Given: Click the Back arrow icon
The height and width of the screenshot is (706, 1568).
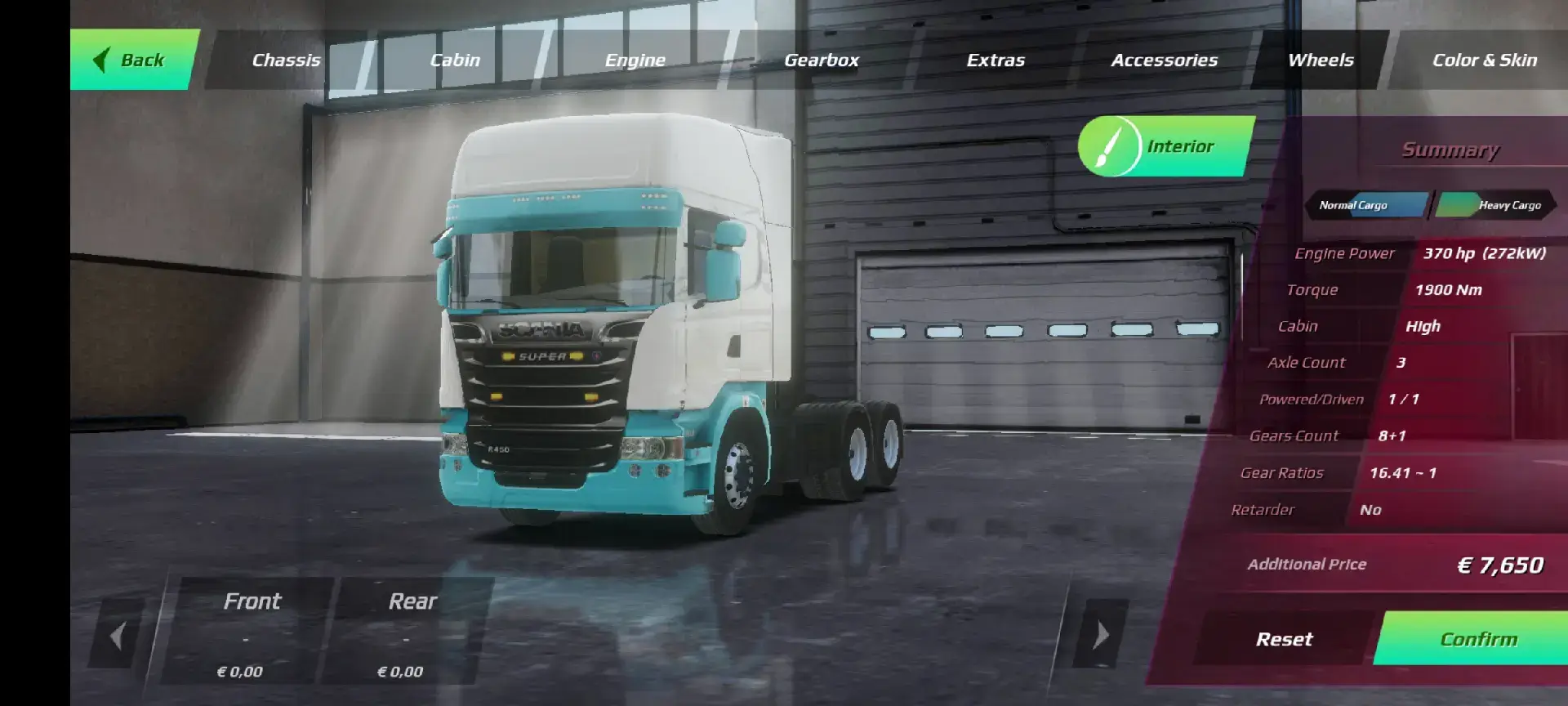Looking at the screenshot, I should [101, 59].
